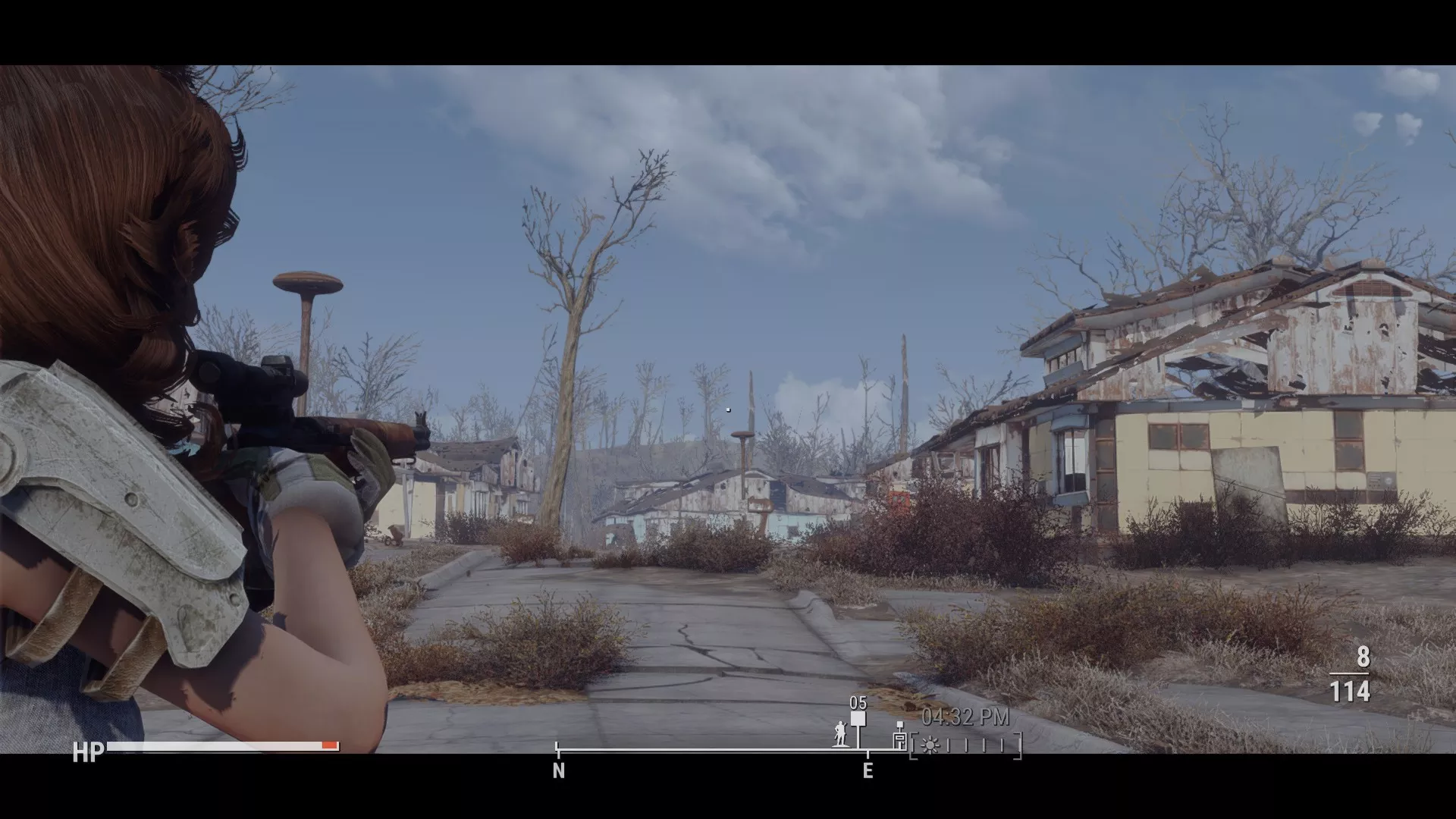Click the sun icon in the time widget
The width and height of the screenshot is (1456, 819).
[930, 745]
